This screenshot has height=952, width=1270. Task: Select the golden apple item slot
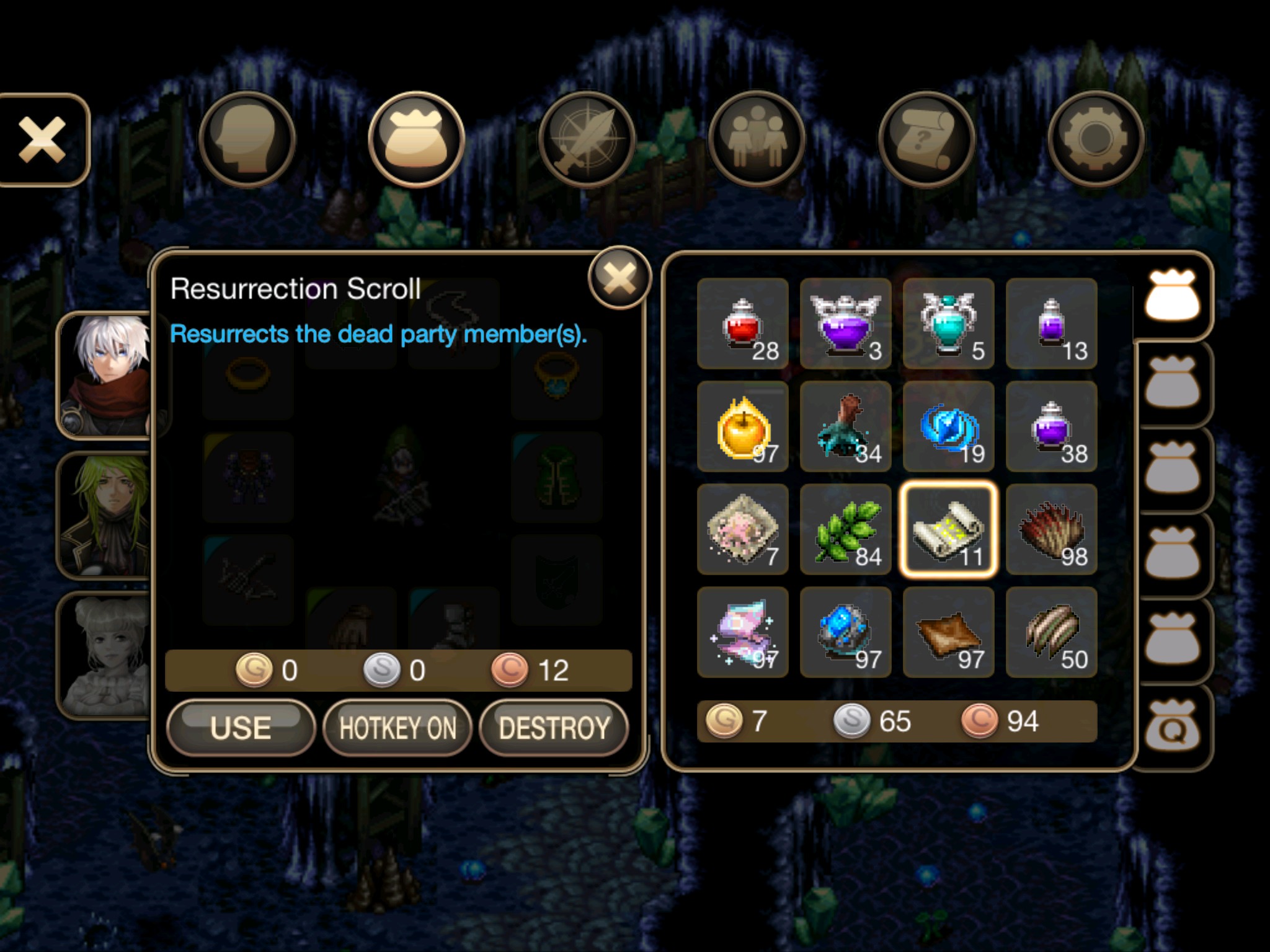coord(743,426)
